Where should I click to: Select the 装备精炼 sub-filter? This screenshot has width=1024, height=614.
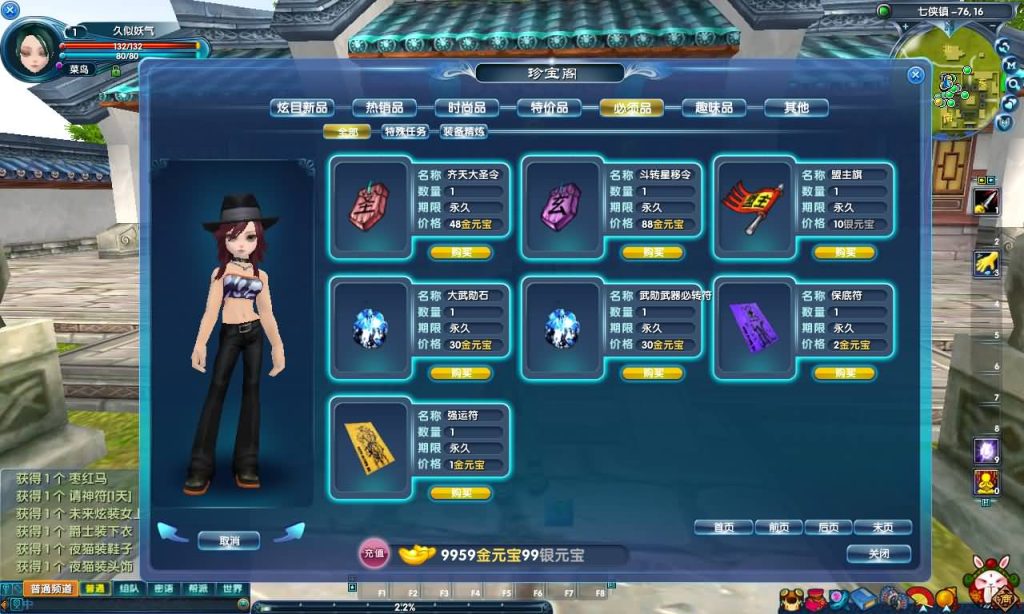(x=464, y=131)
